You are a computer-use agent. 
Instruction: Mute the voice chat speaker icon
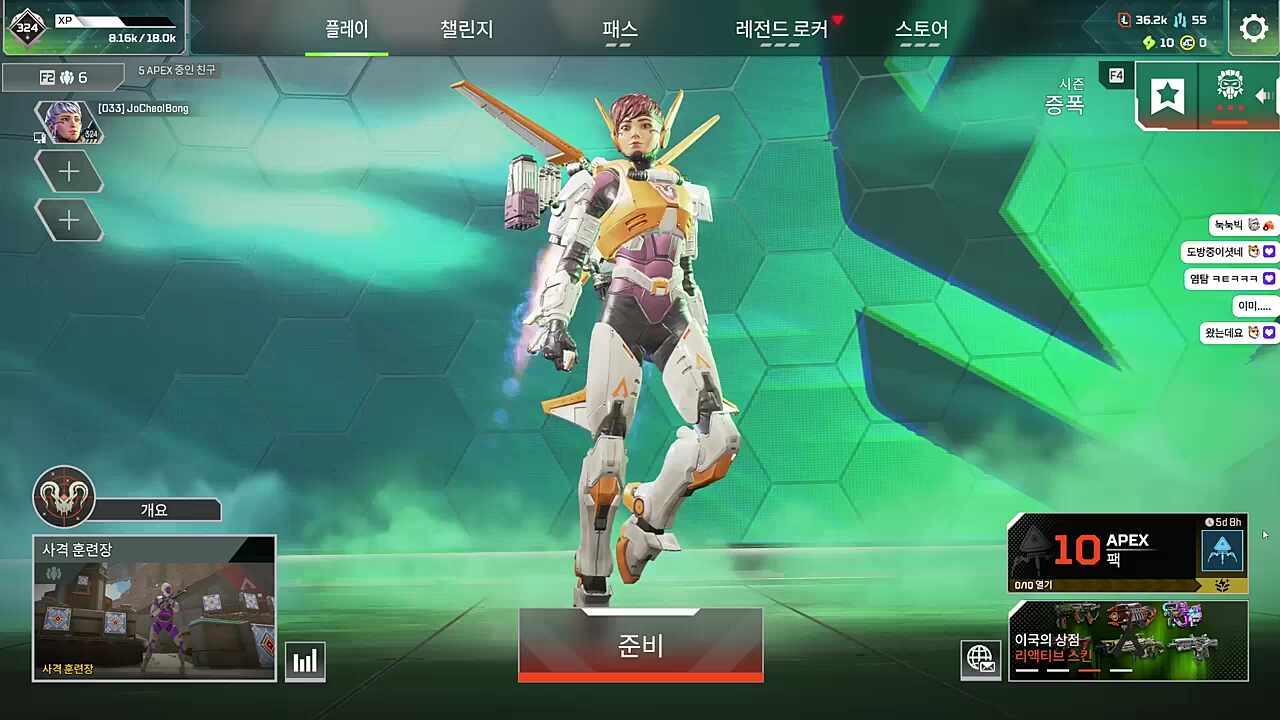coord(1264,95)
